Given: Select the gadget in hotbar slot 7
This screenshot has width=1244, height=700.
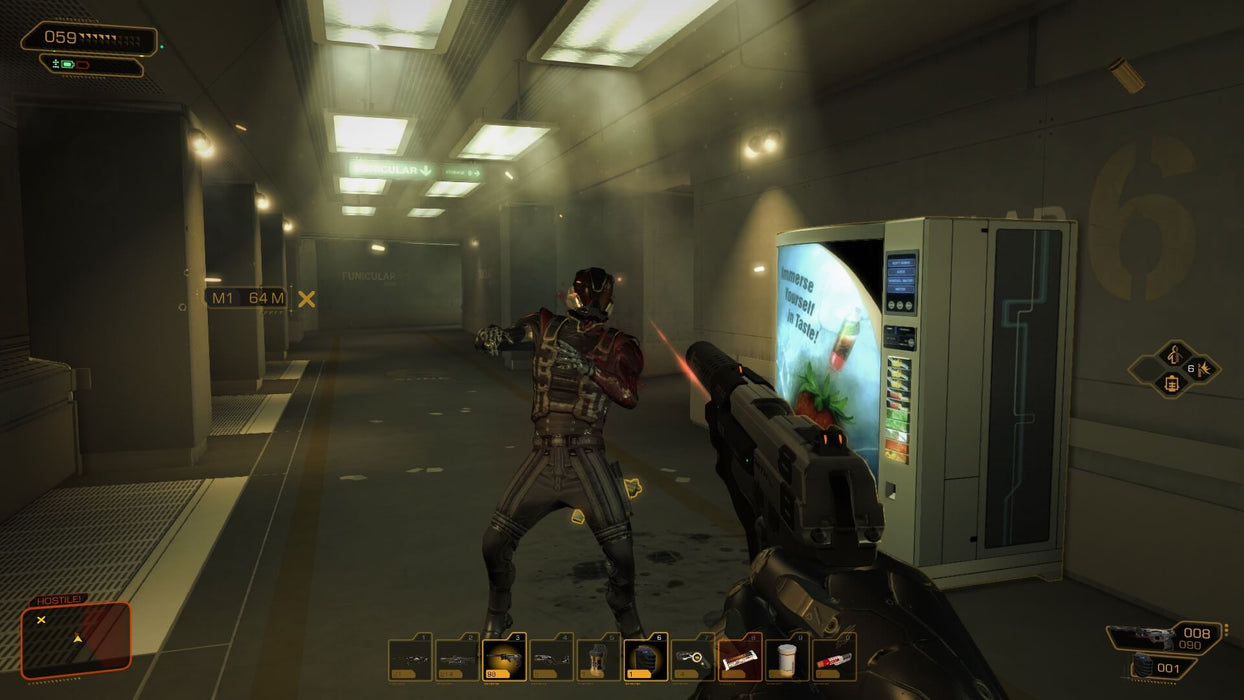Looking at the screenshot, I should pyautogui.click(x=692, y=658).
